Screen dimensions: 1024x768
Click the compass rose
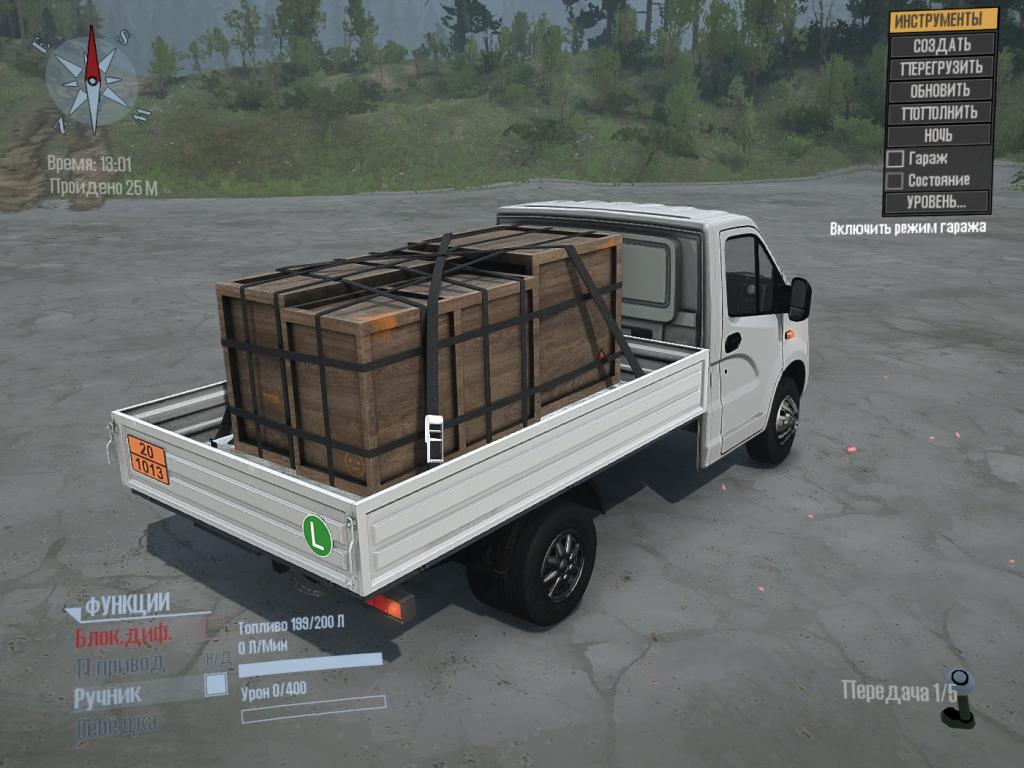click(x=92, y=80)
